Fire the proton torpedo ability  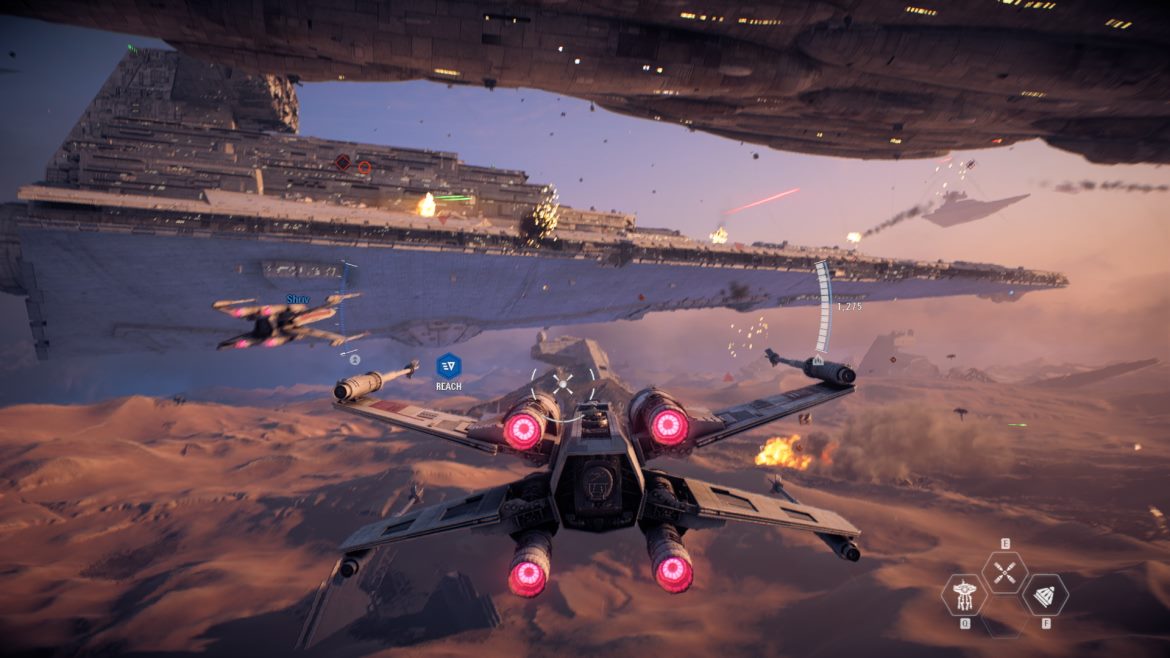[x=1044, y=595]
